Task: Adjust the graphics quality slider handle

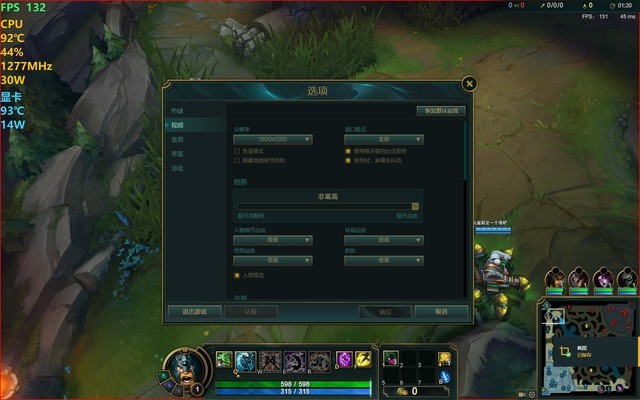Action: 415,207
